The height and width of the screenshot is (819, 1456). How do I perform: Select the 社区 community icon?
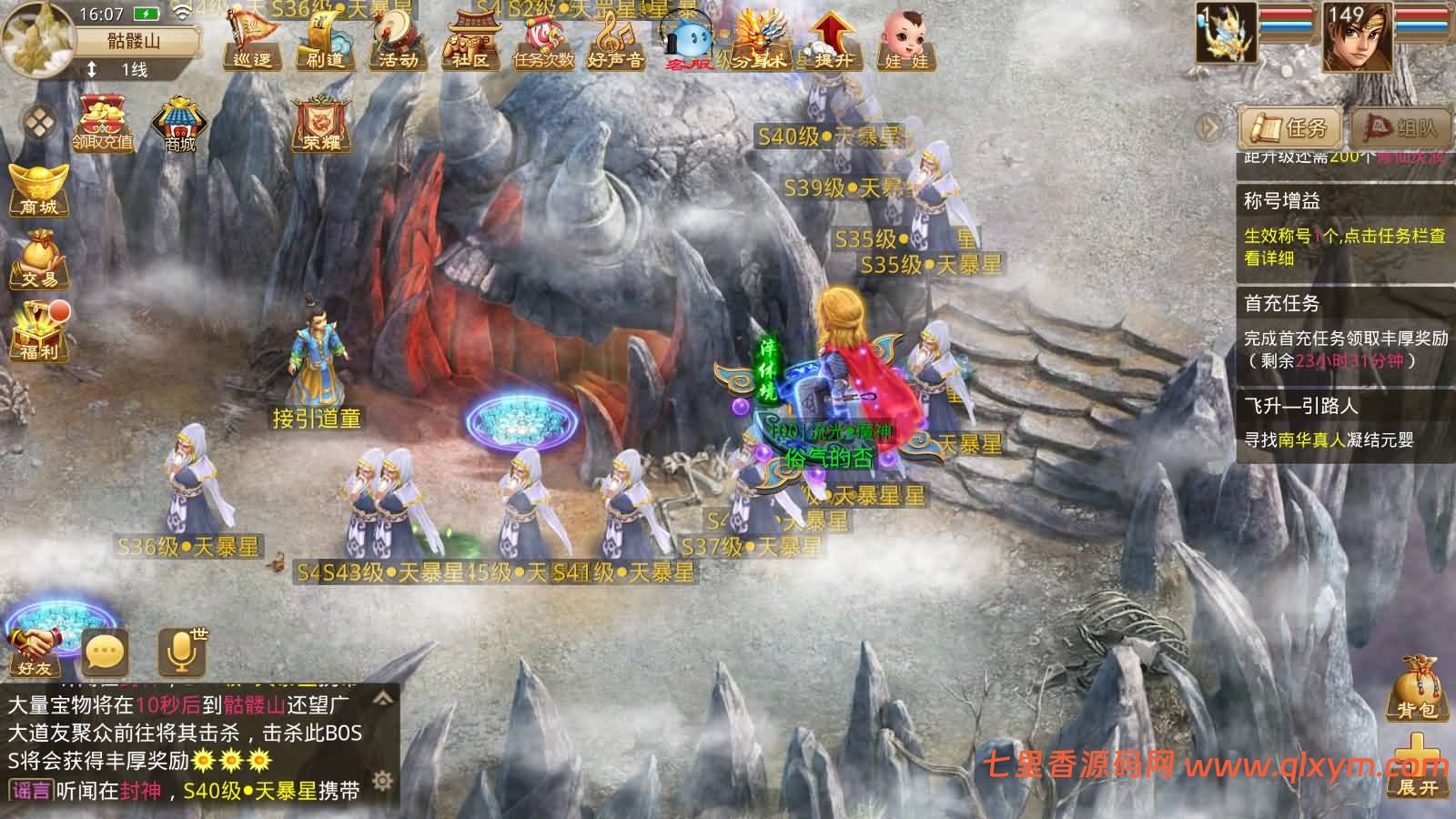470,43
